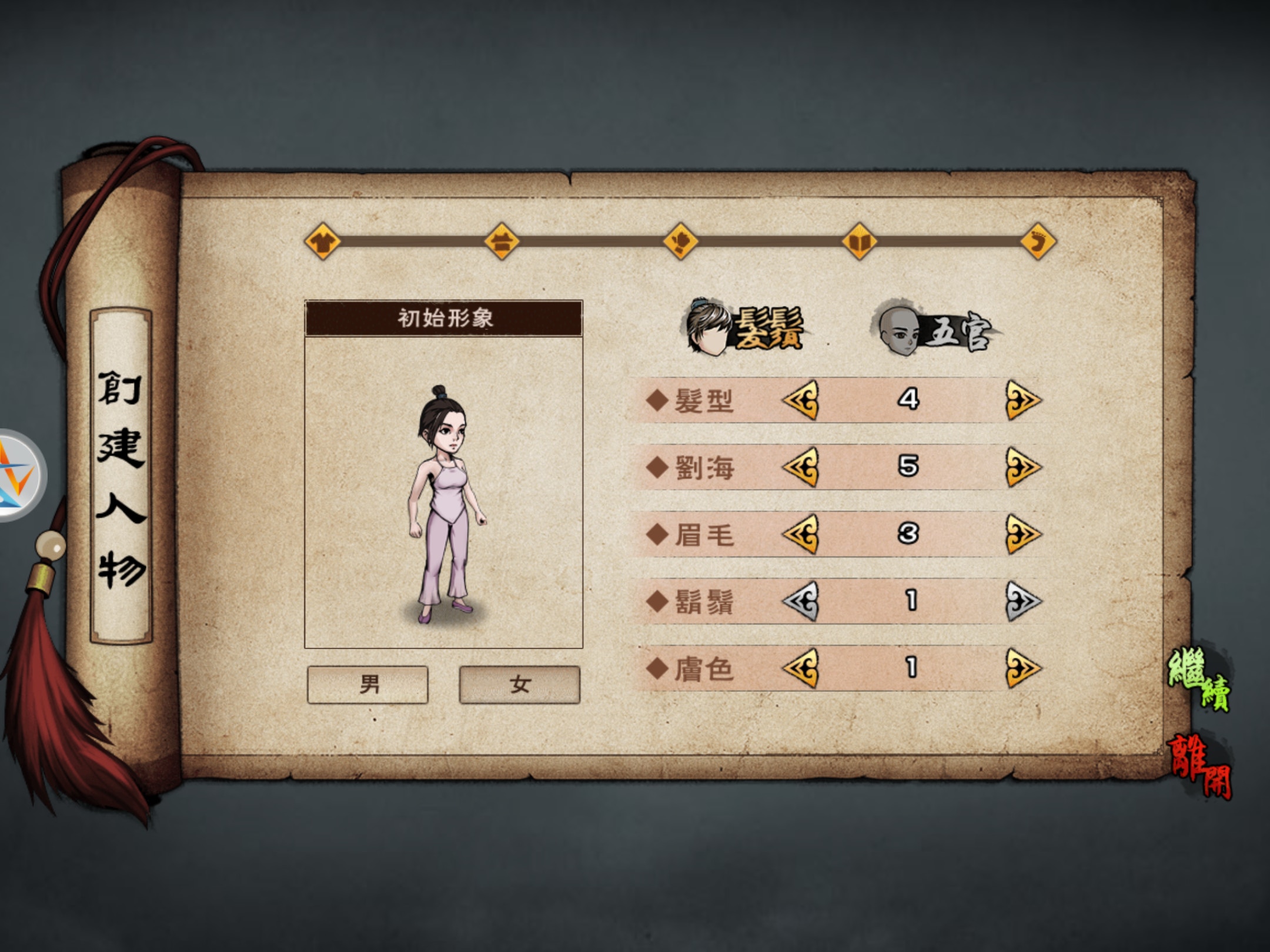The image size is (1270, 952).
Task: Advance 髮型 hairstyle with right arrow
Action: click(x=1022, y=400)
